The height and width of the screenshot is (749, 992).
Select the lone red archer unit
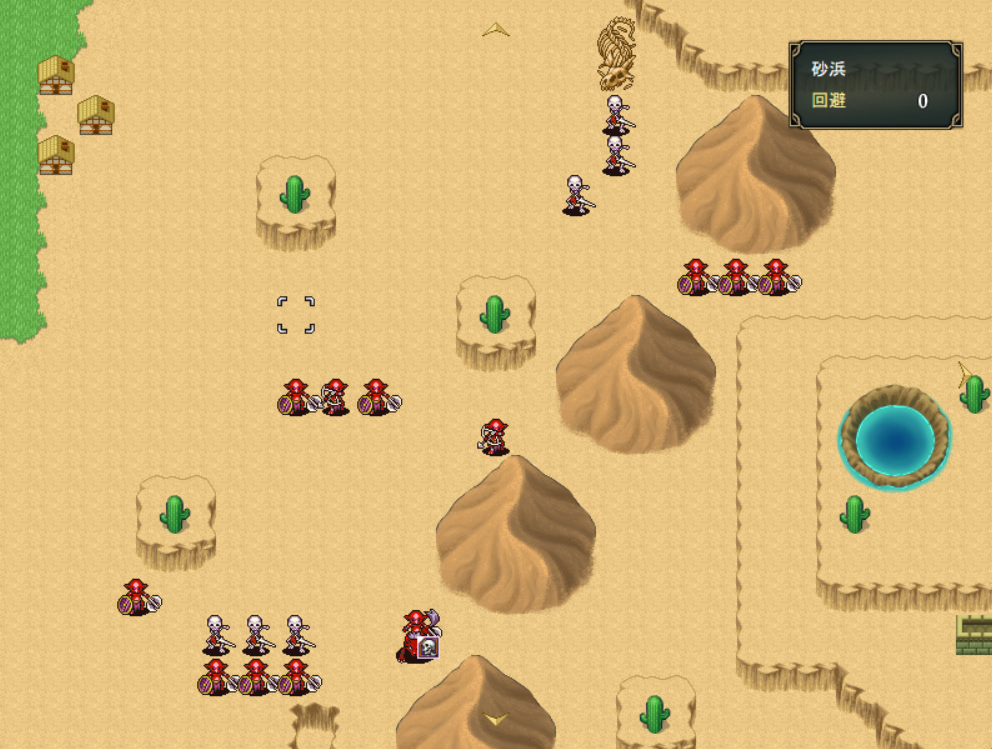pos(494,436)
